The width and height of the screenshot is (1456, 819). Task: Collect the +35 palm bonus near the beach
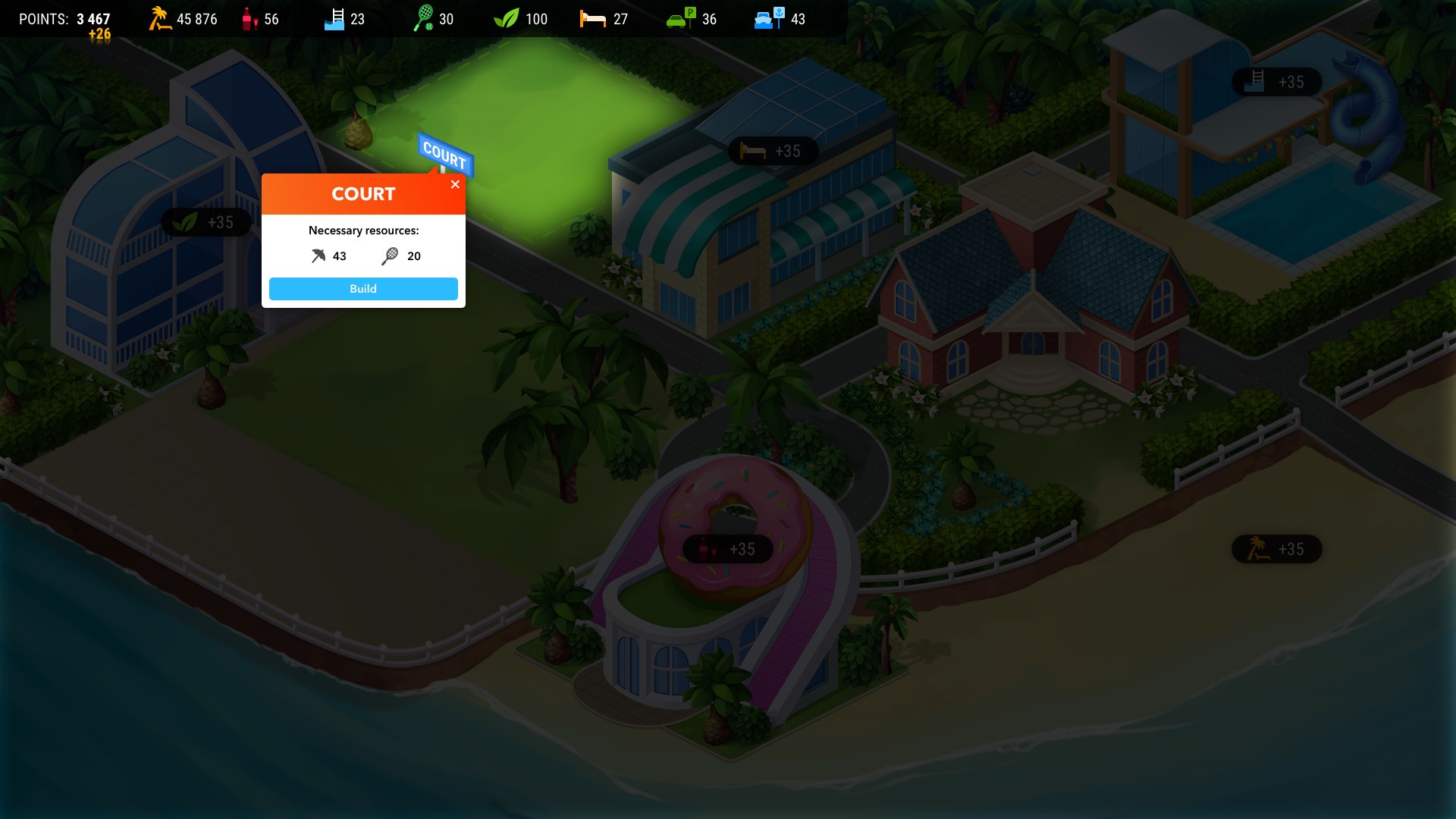tap(1276, 548)
